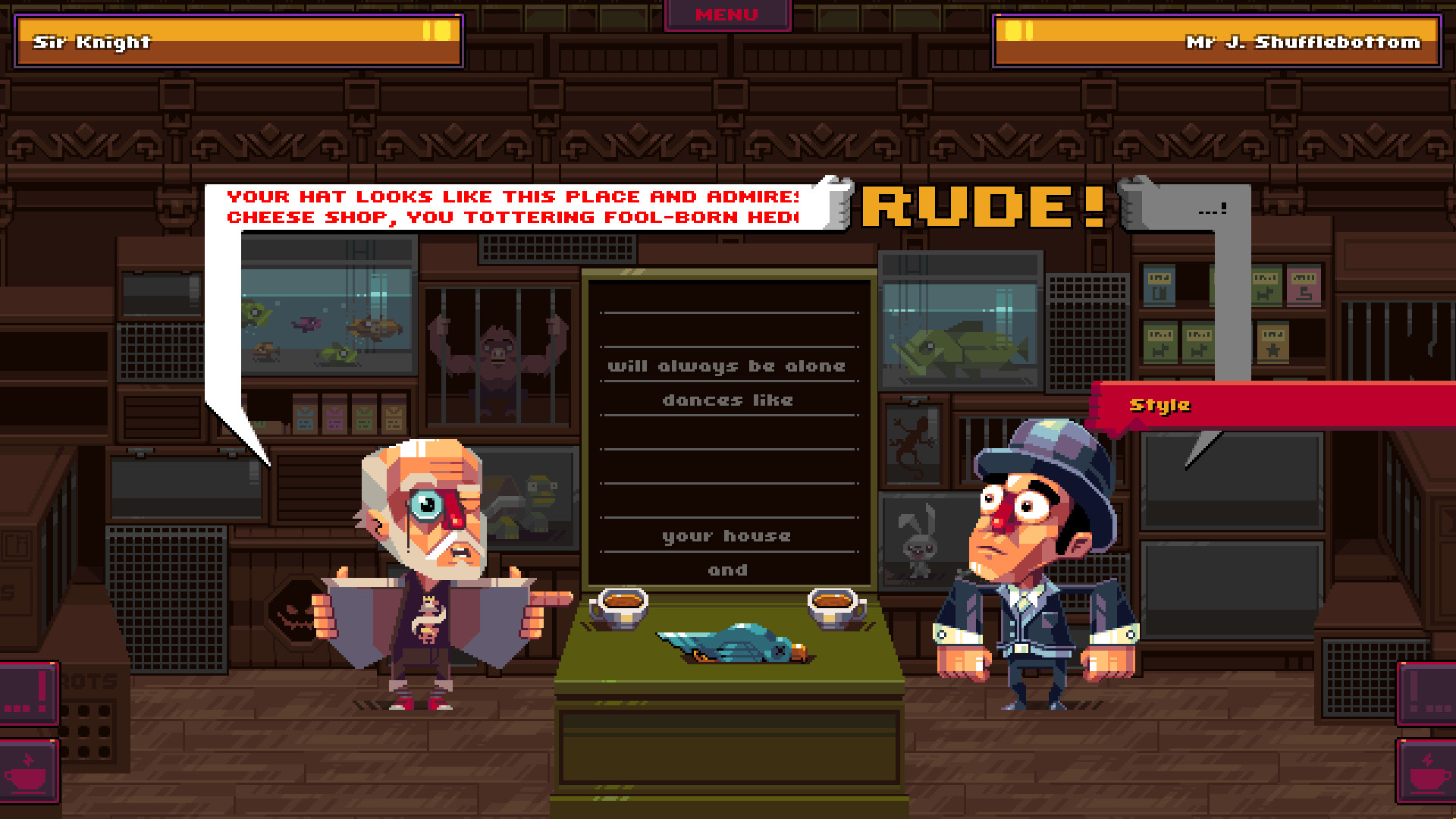Toggle the 'and' connector phrase
Screen dimensions: 1456x819
(x=727, y=570)
